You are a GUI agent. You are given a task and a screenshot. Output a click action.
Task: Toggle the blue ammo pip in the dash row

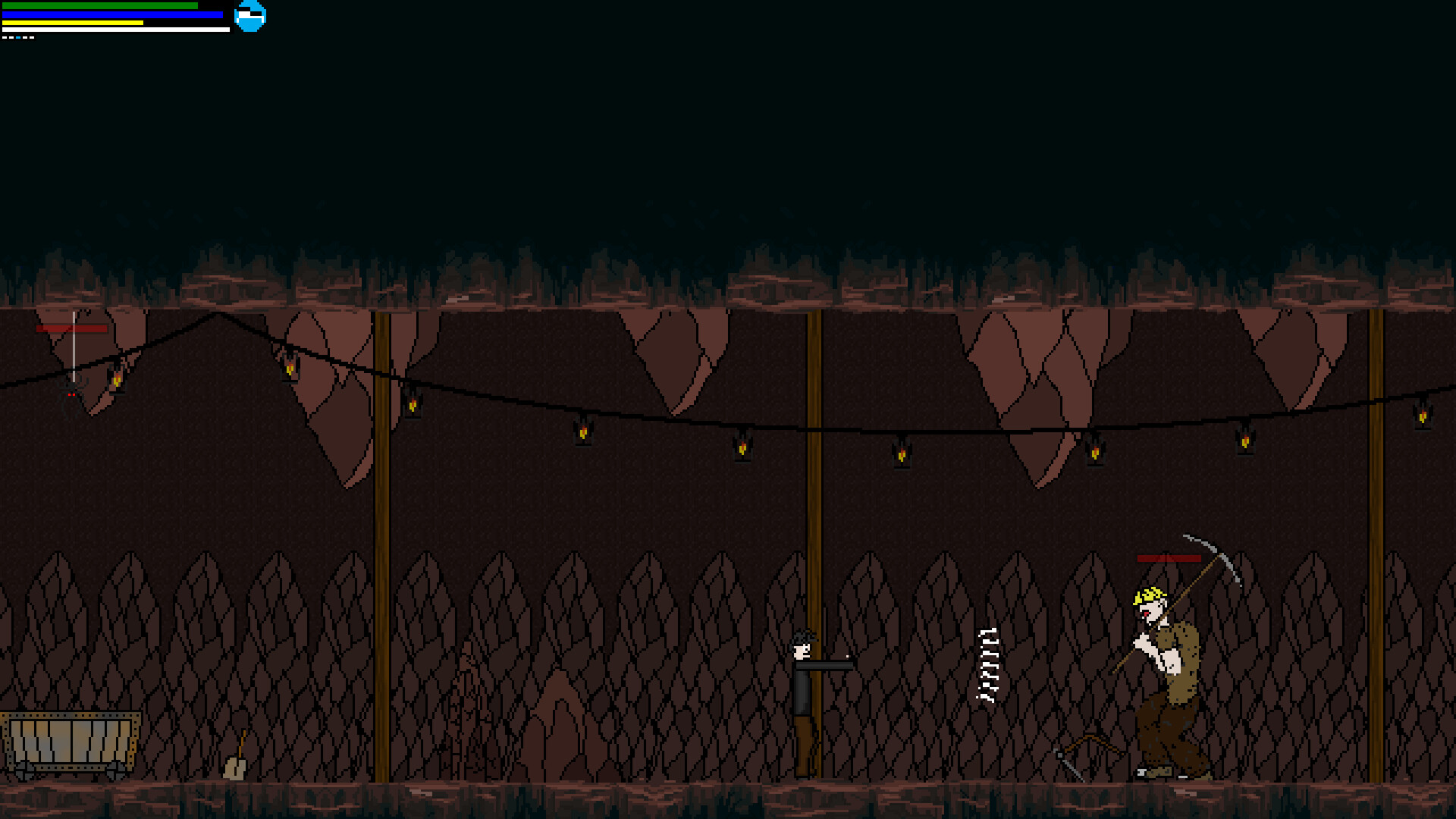[x=18, y=37]
